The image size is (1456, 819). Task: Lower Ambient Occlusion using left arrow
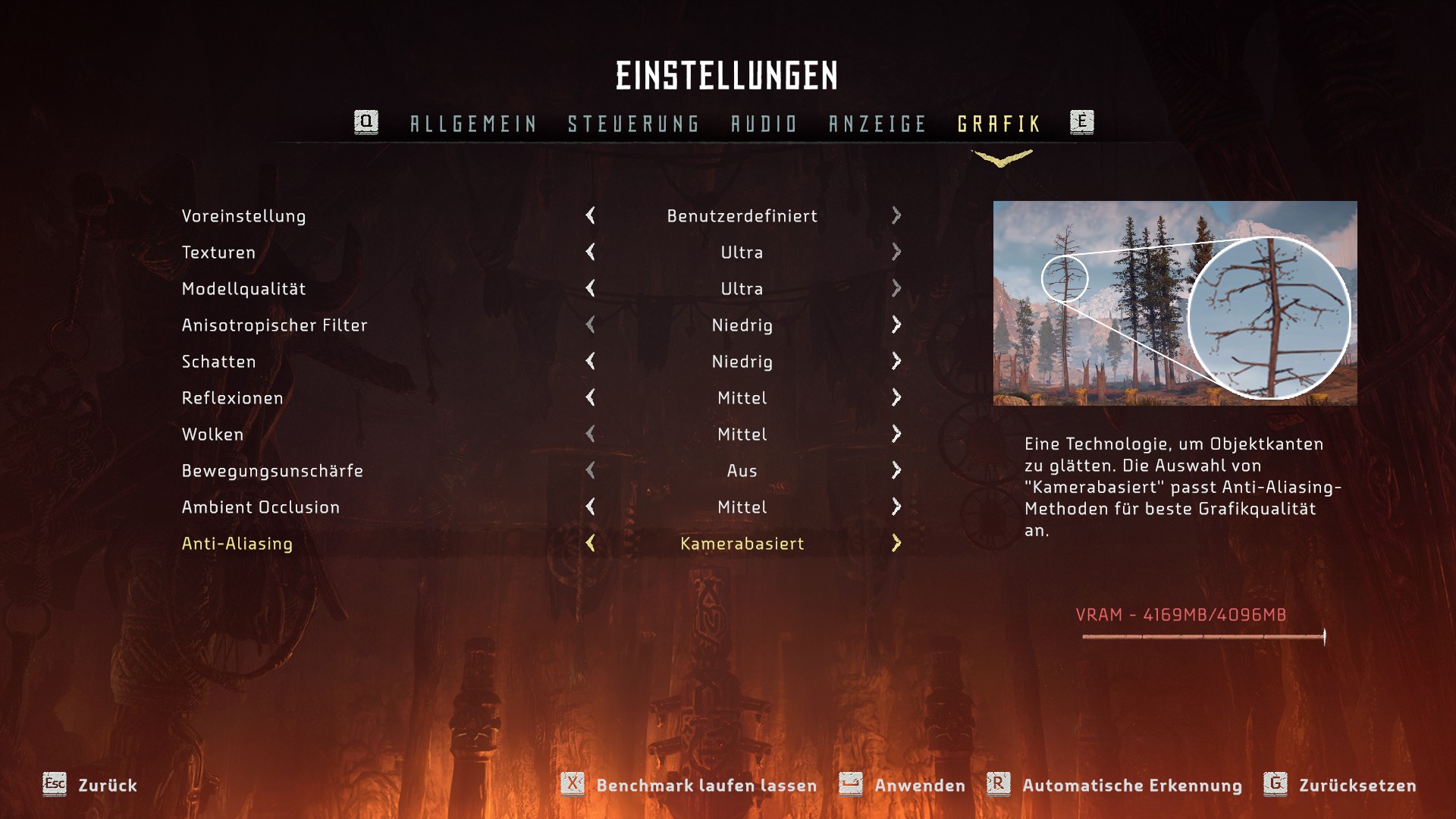[x=590, y=507]
